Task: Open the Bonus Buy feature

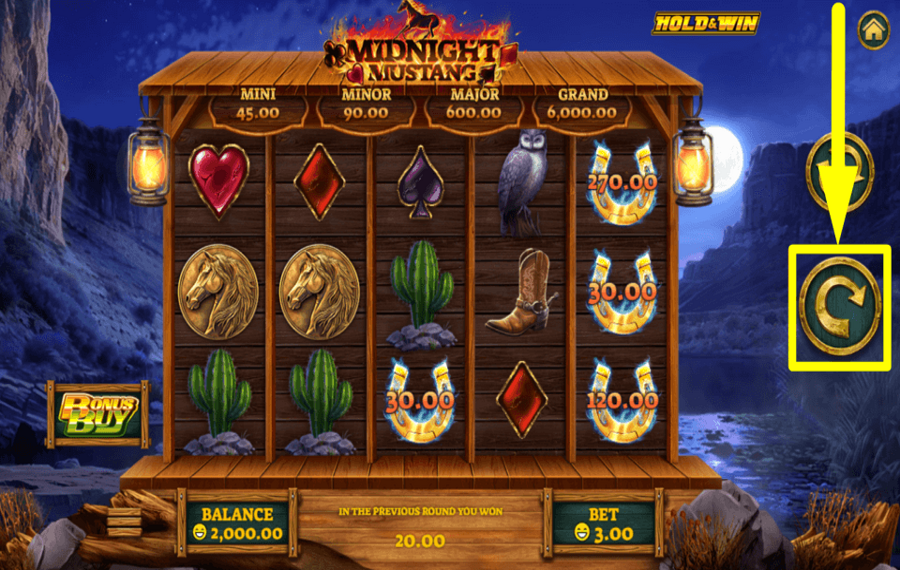Action: 98,412
